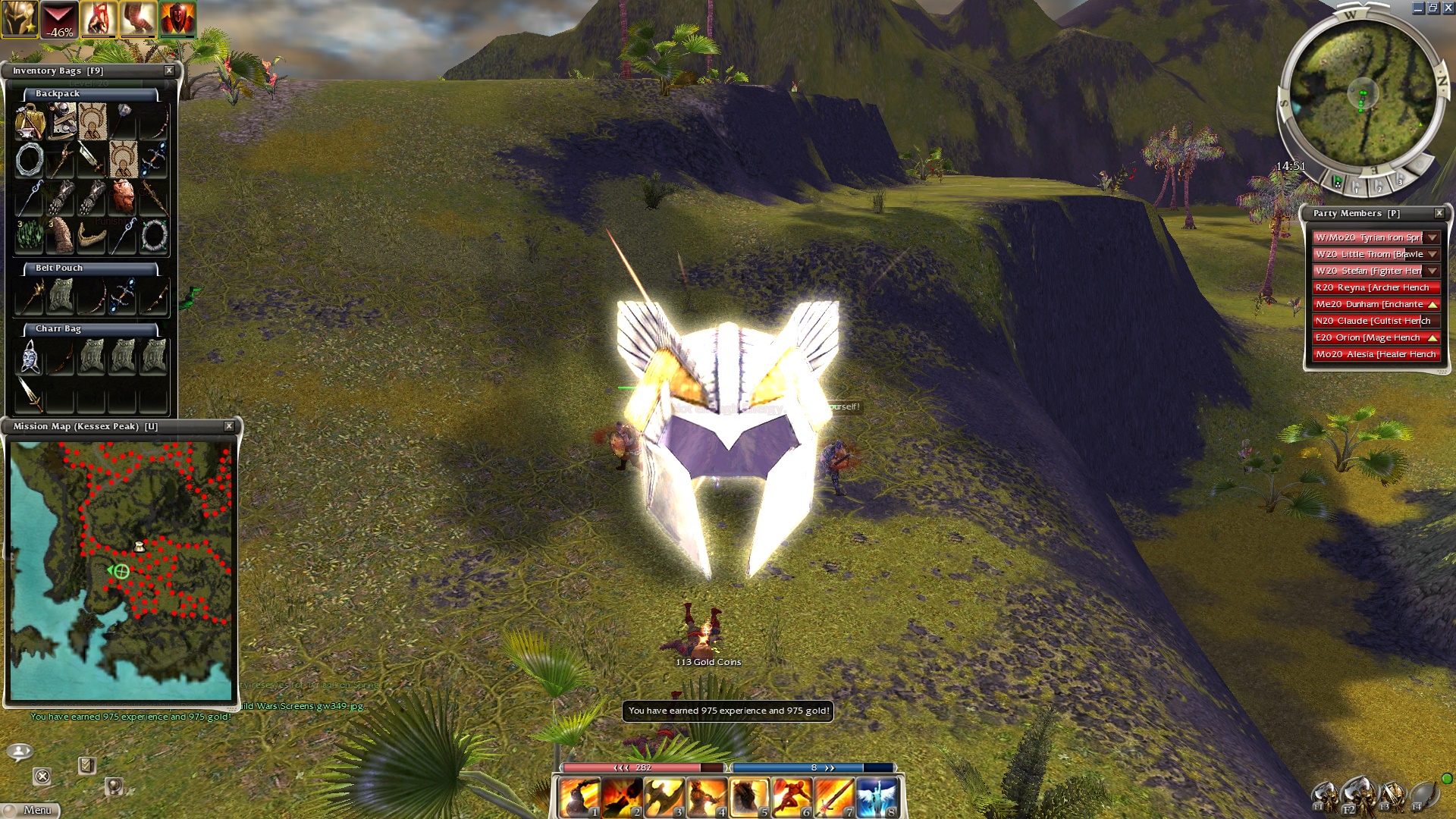This screenshot has height=819, width=1456.
Task: Target Alesia the Healer henchman
Action: pos(1374,354)
